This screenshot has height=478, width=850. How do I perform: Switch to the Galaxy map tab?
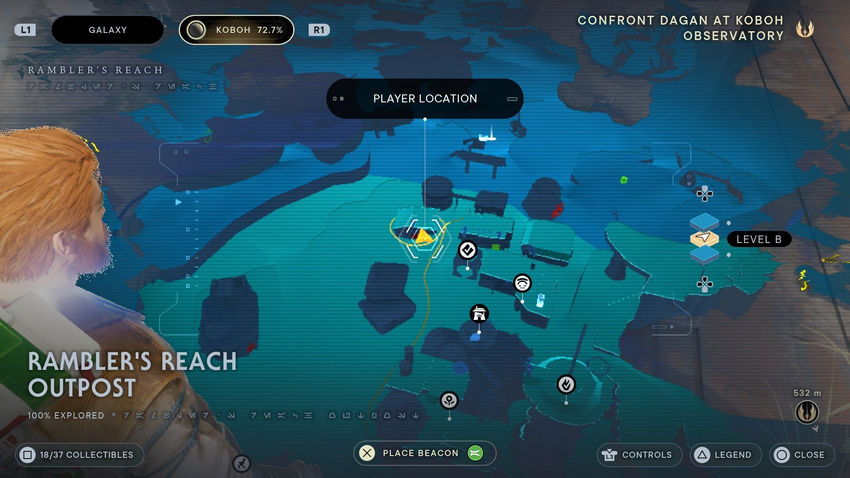(107, 30)
